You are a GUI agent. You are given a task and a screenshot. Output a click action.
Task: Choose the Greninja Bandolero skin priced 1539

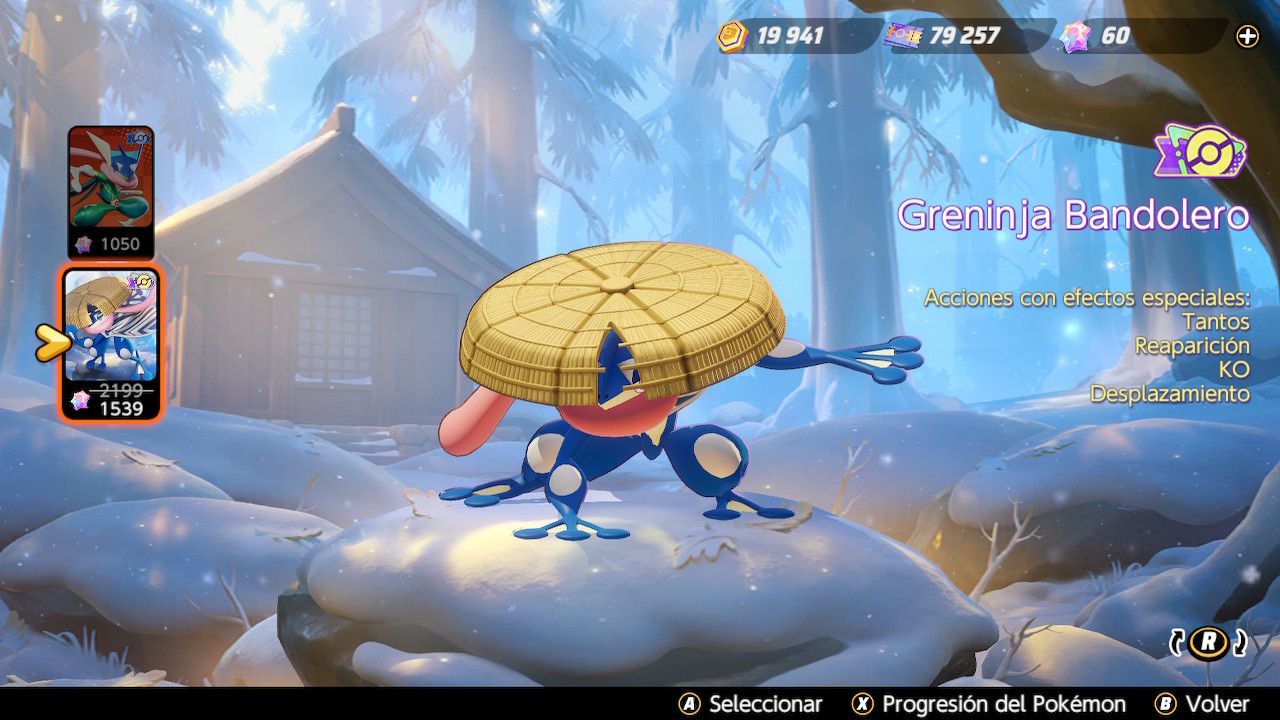(110, 343)
